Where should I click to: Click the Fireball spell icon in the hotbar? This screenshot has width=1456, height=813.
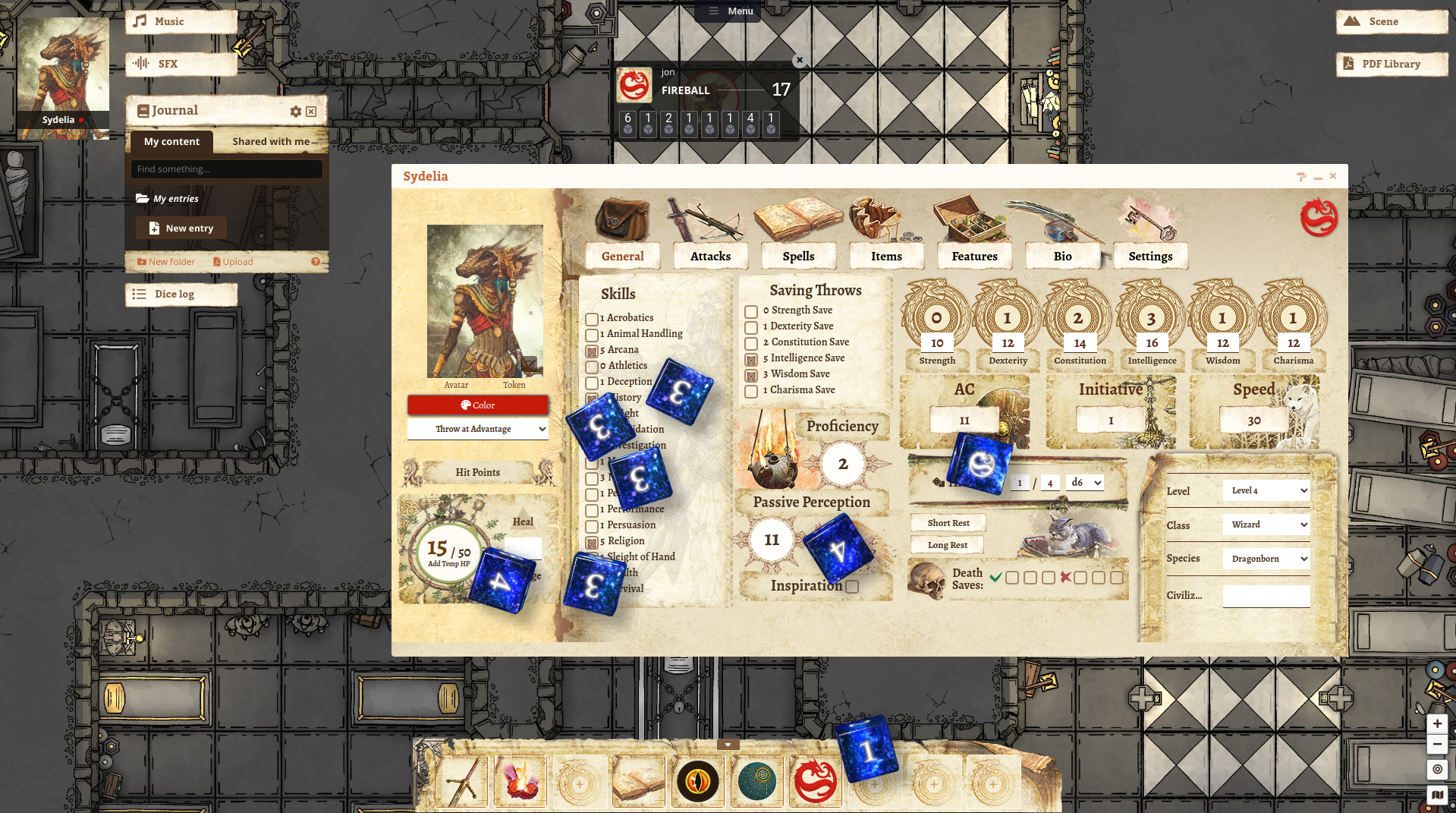pos(520,780)
